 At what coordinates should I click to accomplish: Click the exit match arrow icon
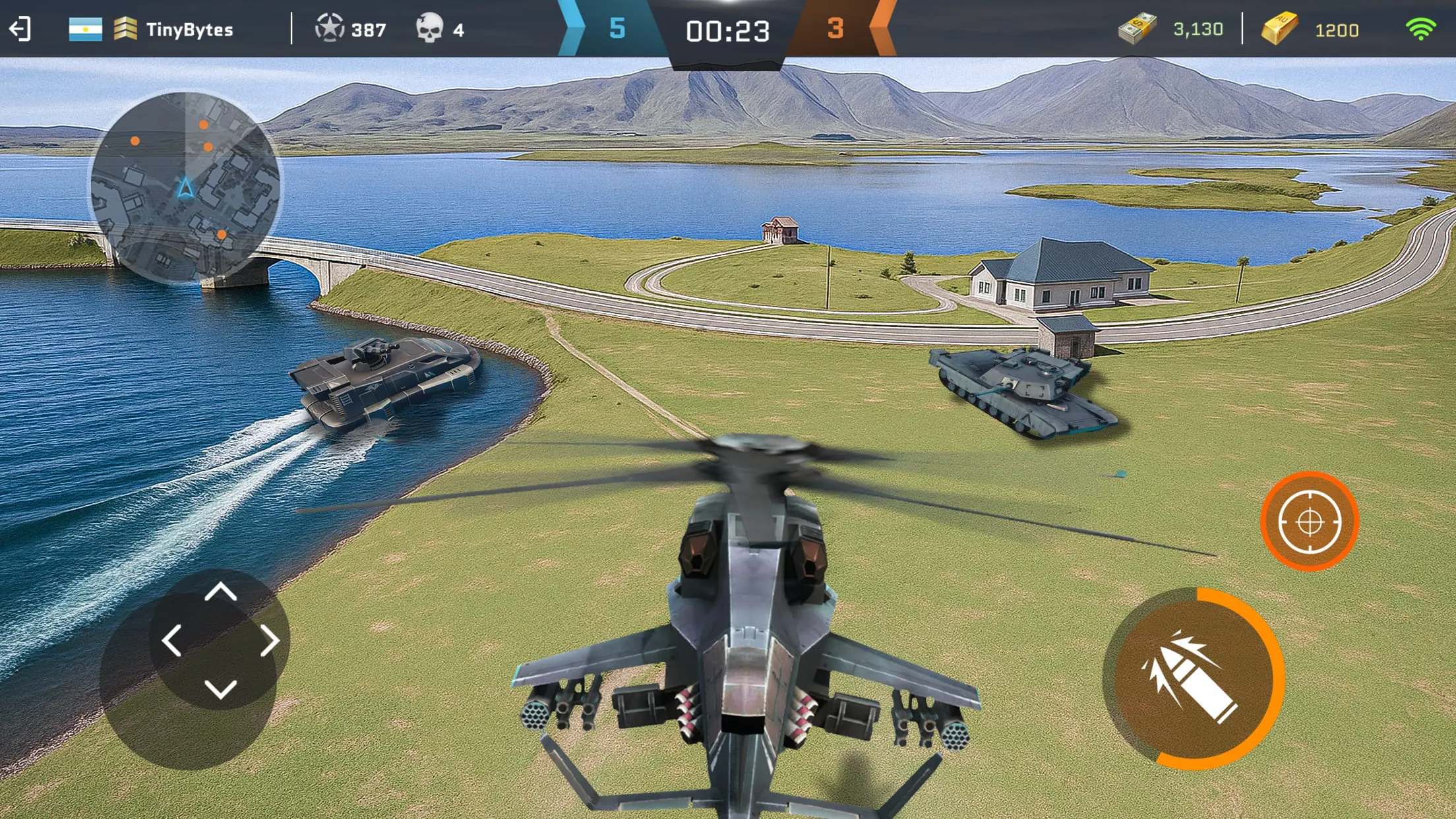click(x=20, y=29)
